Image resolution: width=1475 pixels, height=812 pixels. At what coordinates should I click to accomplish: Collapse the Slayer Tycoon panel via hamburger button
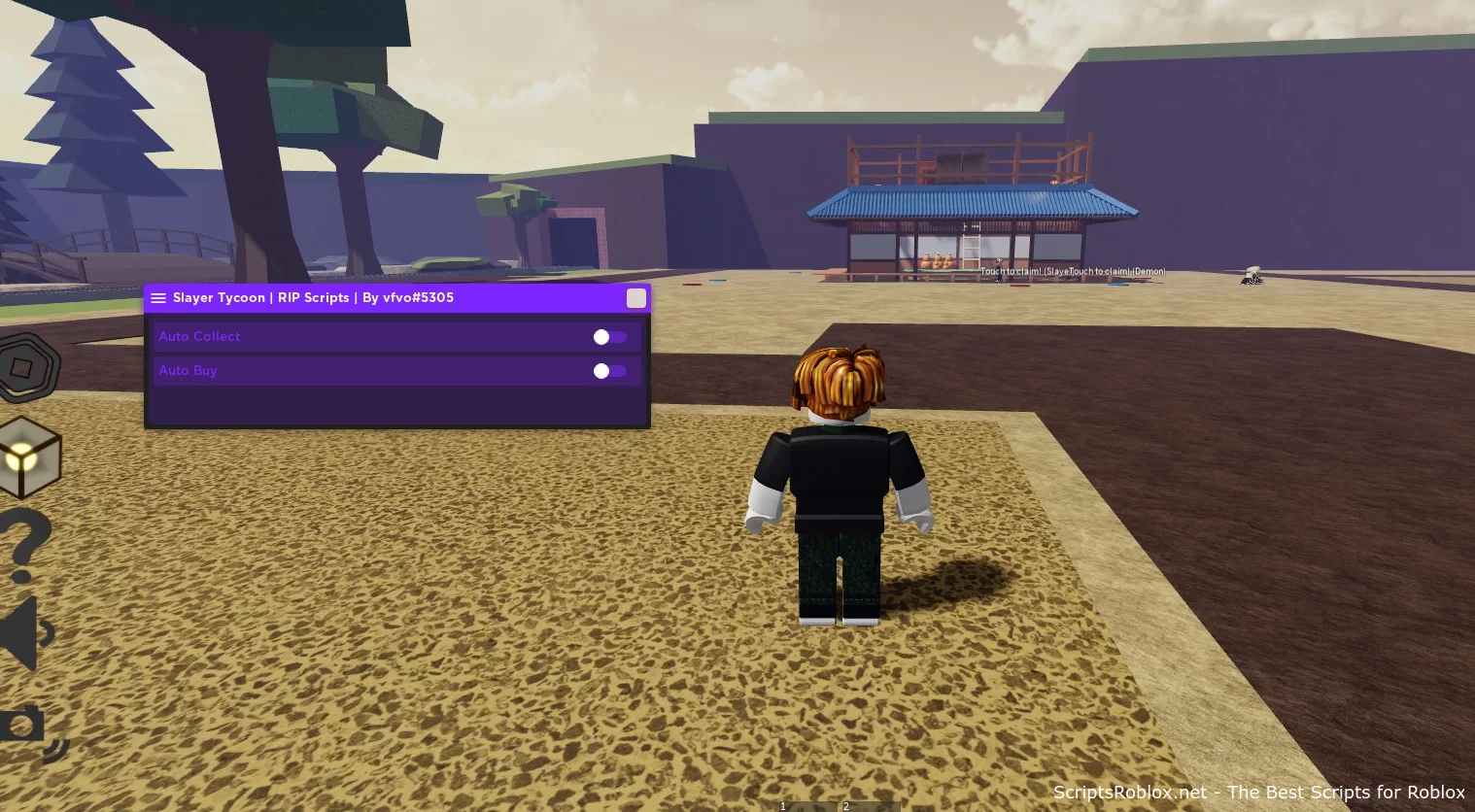click(x=158, y=298)
